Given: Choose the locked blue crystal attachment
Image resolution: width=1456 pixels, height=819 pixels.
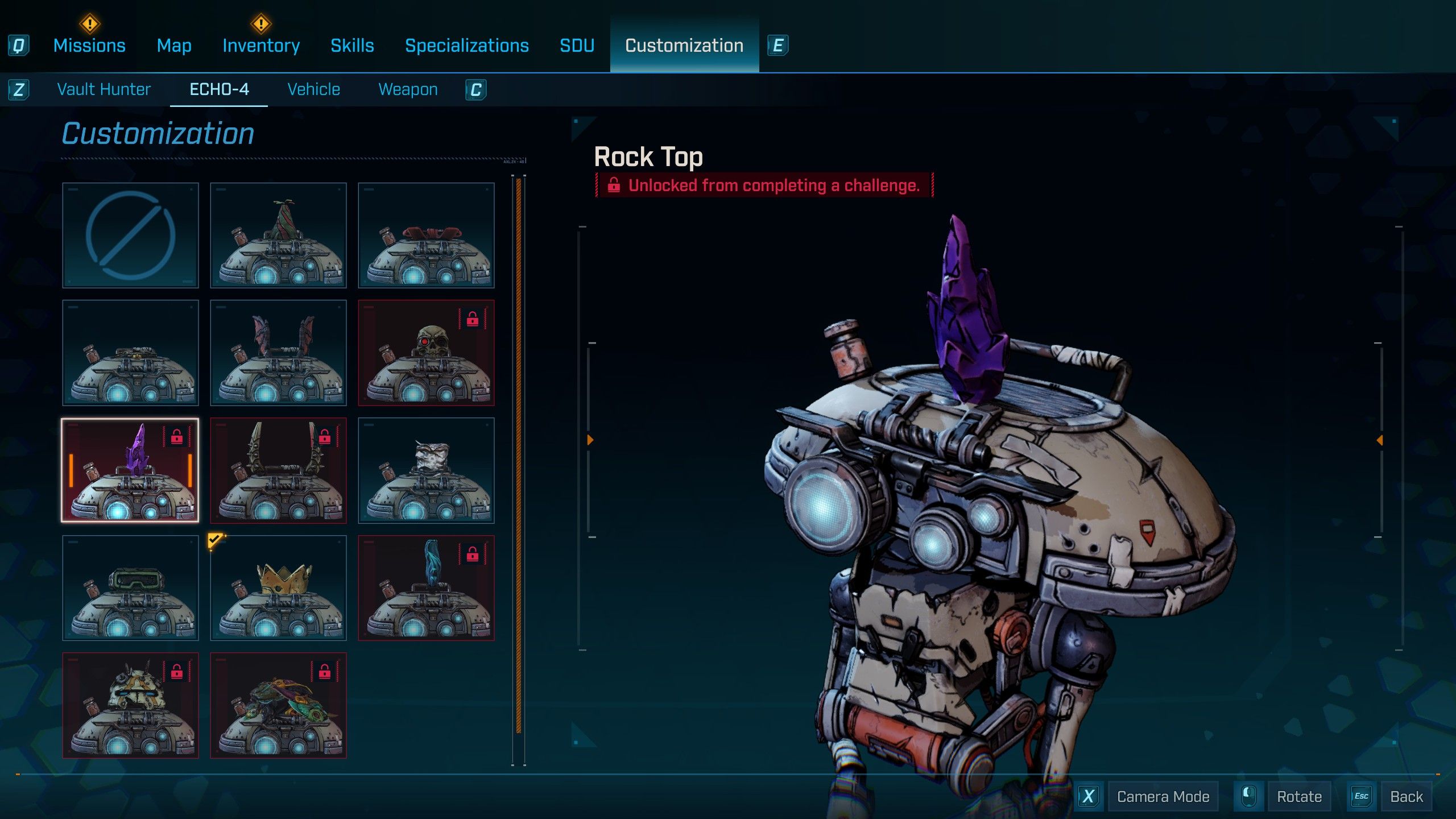Looking at the screenshot, I should 426,588.
